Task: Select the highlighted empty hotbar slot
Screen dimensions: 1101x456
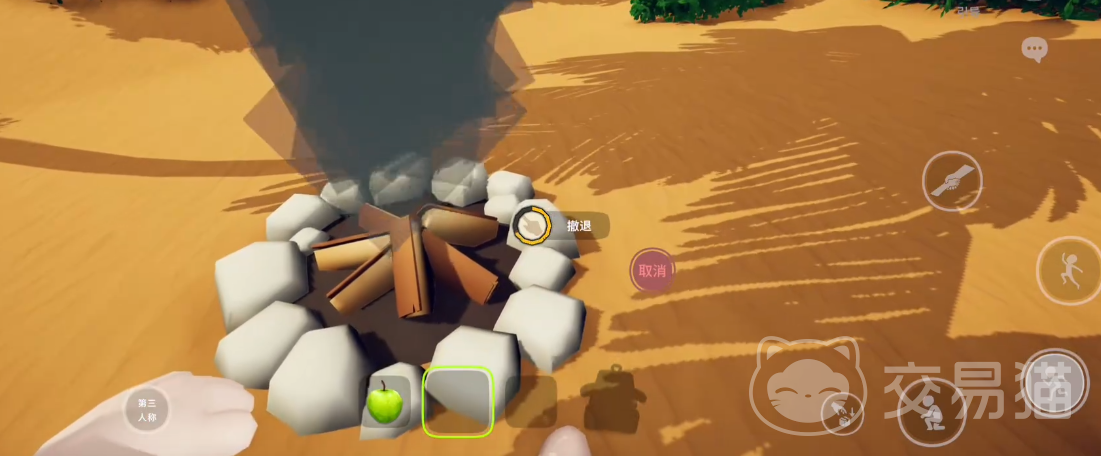Action: coord(458,402)
